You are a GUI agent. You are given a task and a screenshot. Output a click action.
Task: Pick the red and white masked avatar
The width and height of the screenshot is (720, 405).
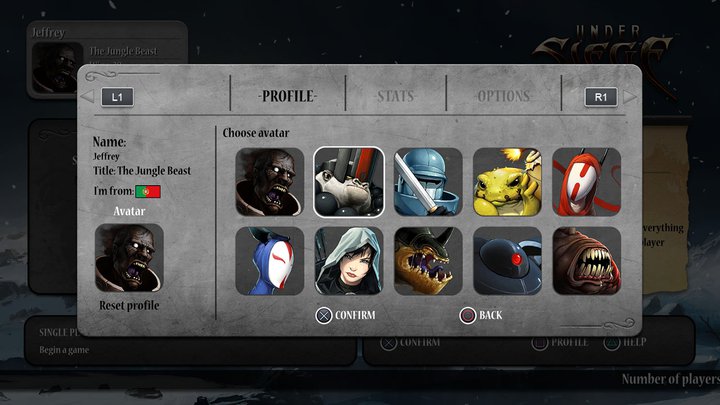(586, 182)
